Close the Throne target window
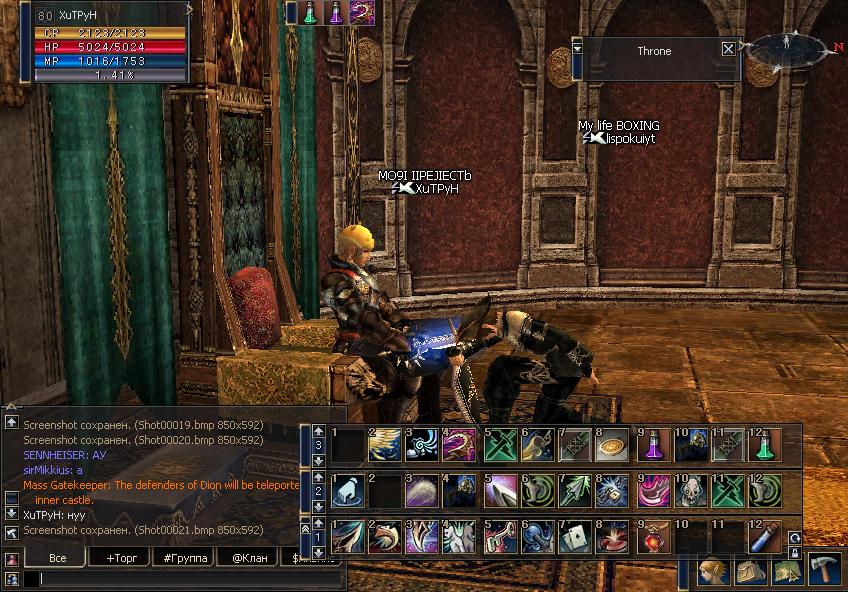 (x=728, y=49)
